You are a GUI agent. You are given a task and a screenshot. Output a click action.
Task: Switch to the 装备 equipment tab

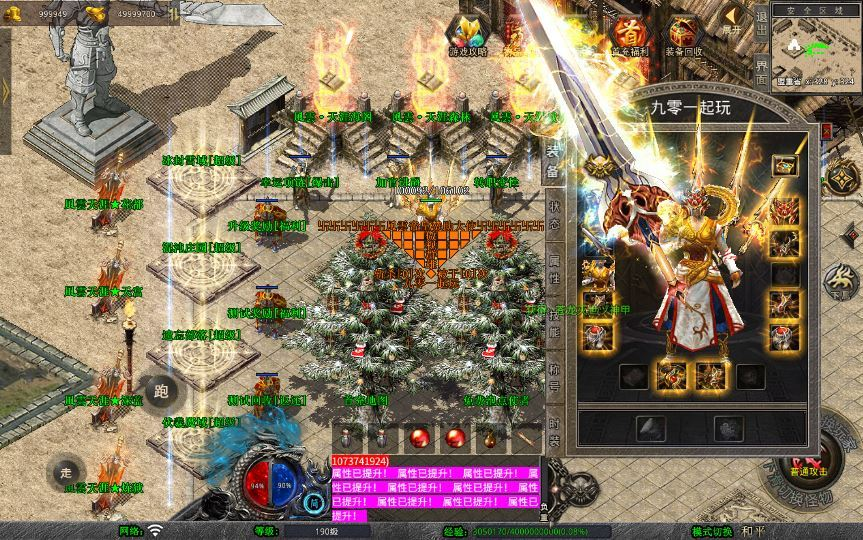coord(552,162)
